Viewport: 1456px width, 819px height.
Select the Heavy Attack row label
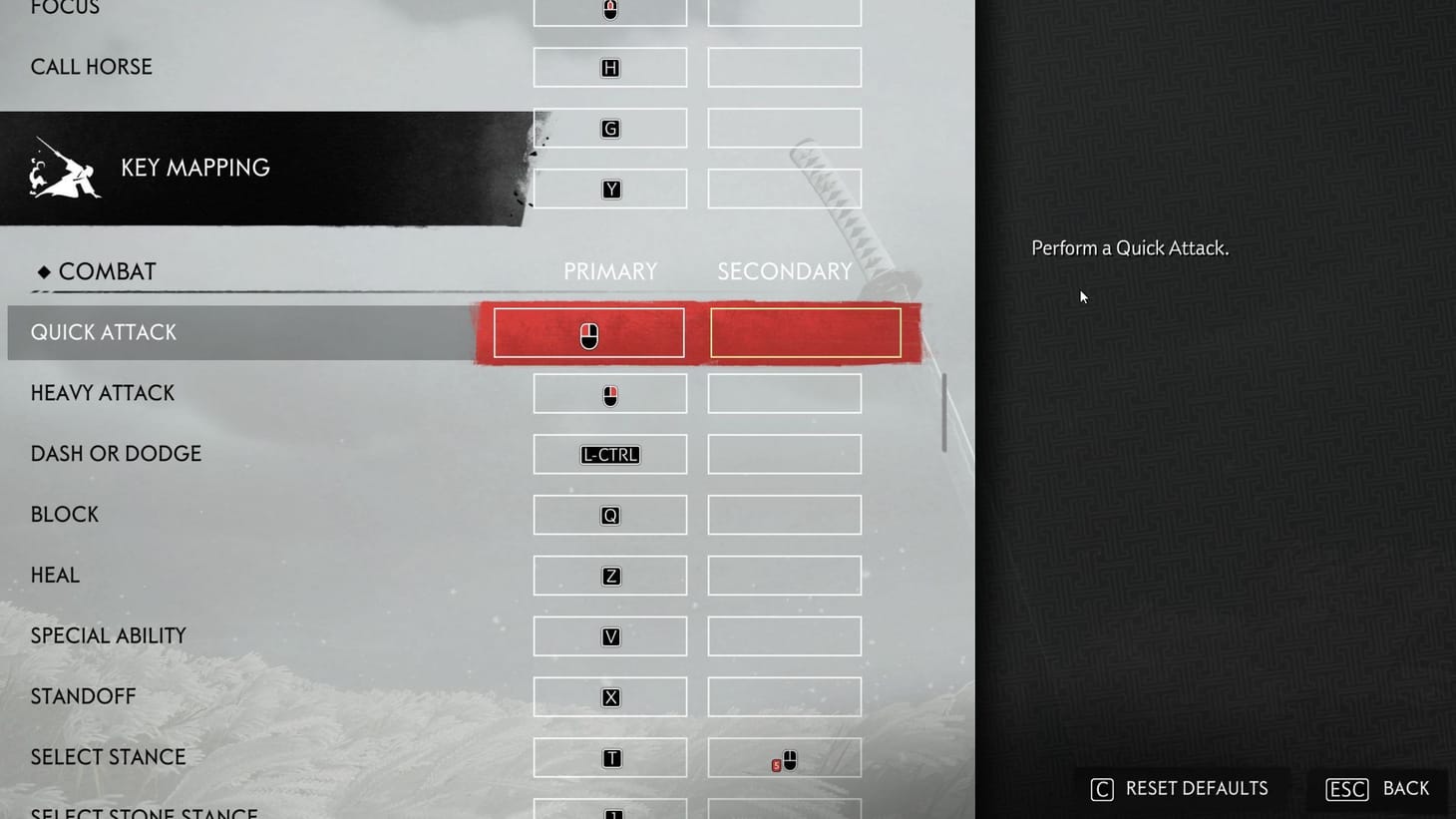pos(103,393)
